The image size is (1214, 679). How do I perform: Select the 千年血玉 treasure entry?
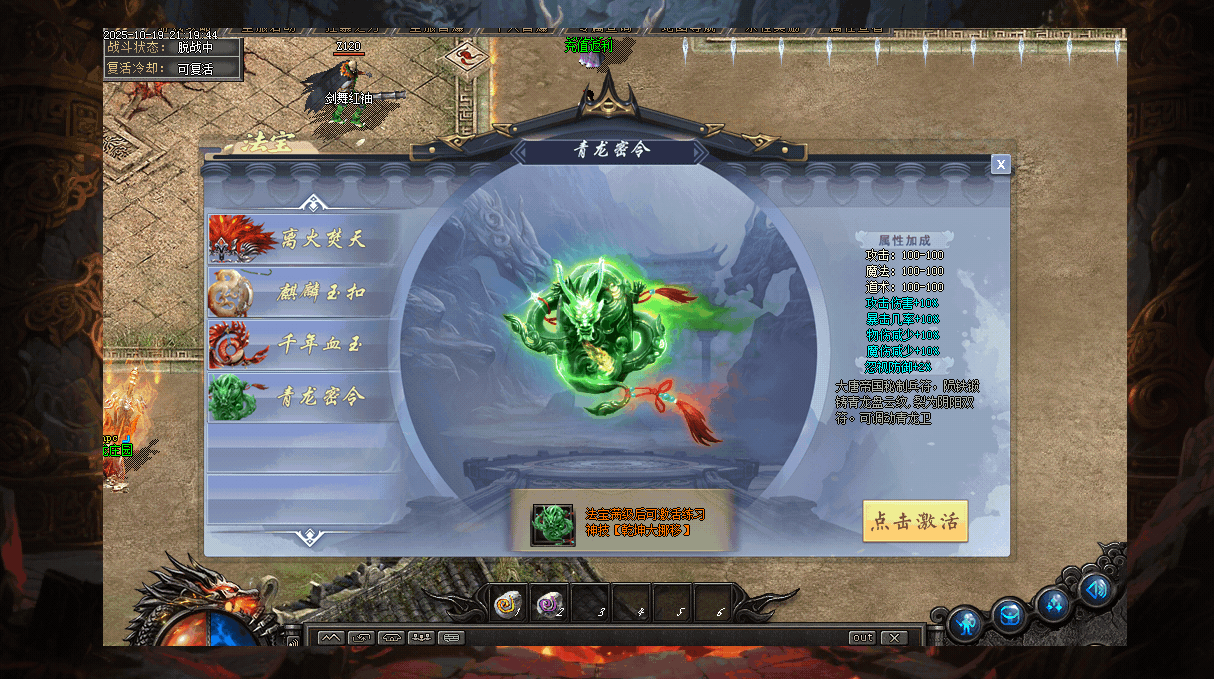[303, 345]
